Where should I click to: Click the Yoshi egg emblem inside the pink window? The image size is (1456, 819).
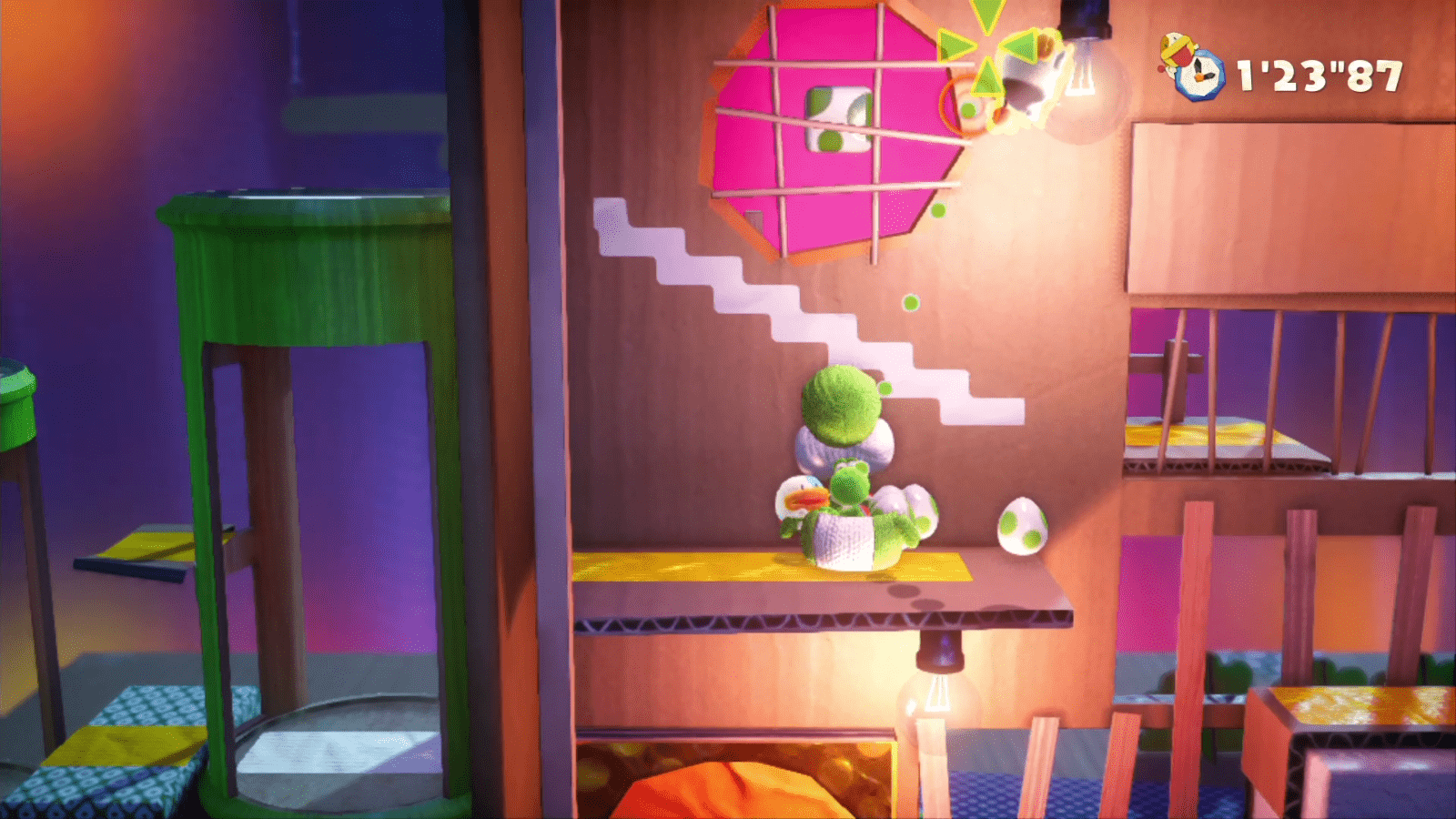837,118
